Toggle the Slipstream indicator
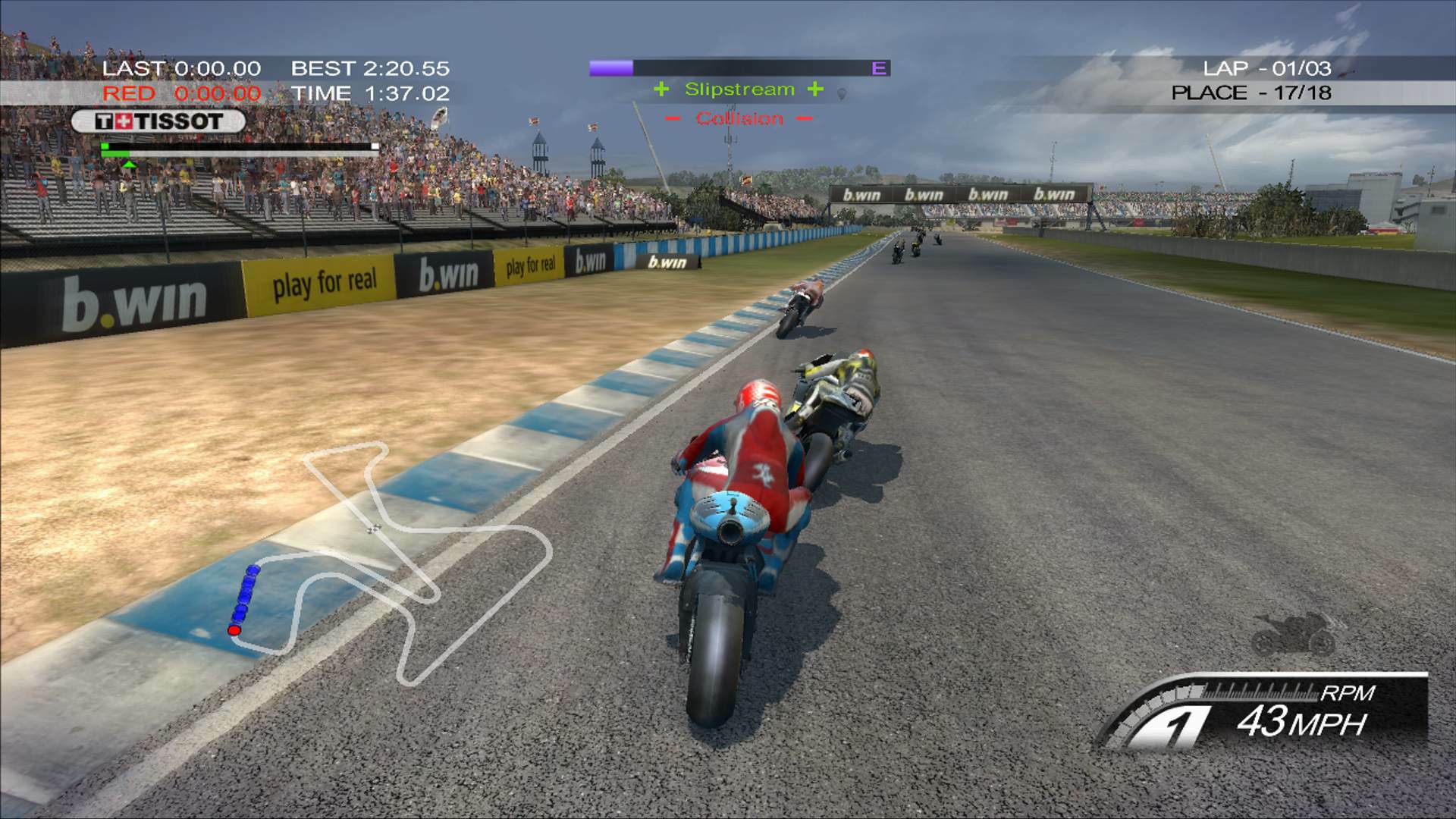Viewport: 1456px width, 819px height. (739, 89)
